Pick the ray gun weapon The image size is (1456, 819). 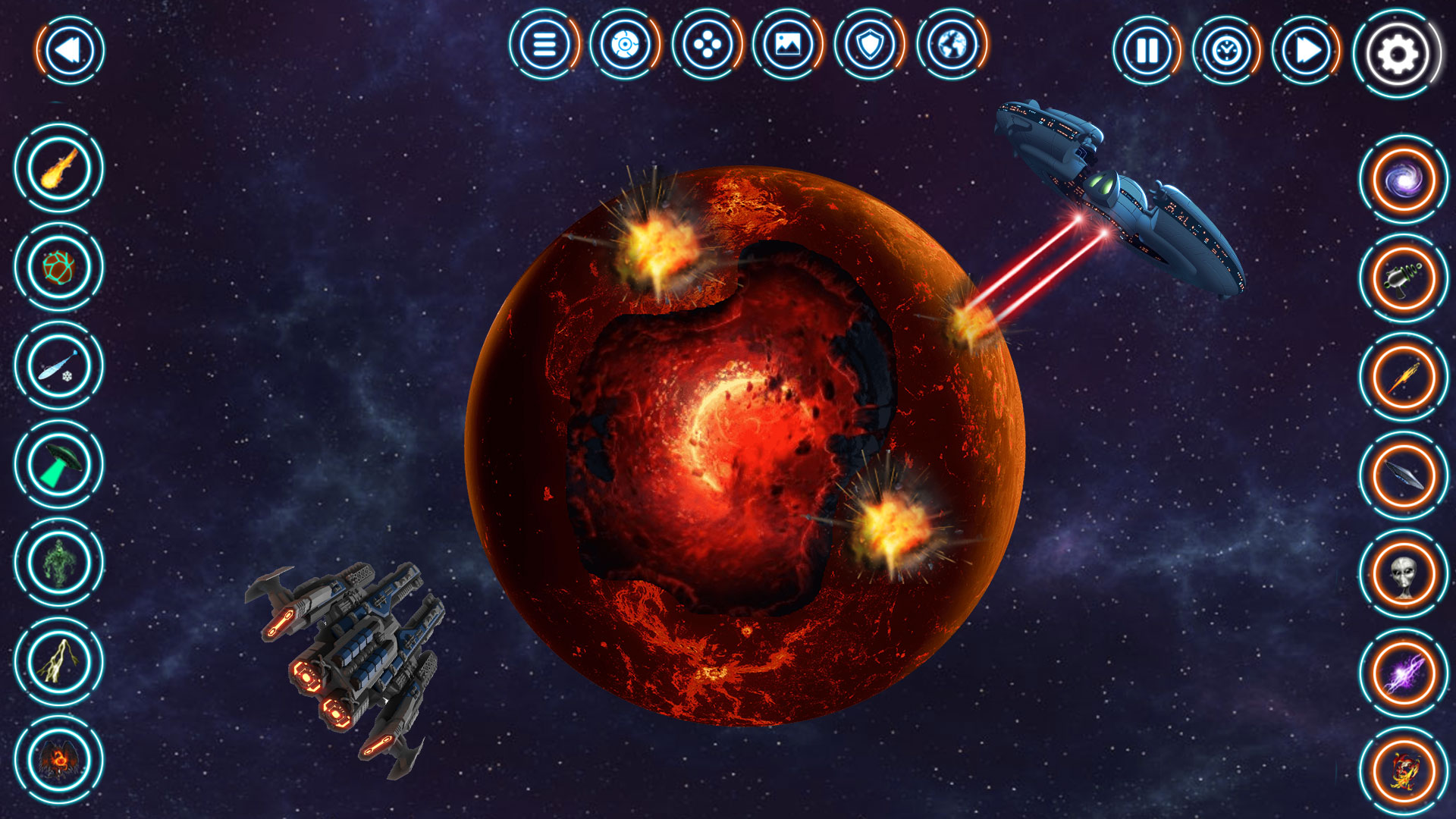(x=1403, y=277)
